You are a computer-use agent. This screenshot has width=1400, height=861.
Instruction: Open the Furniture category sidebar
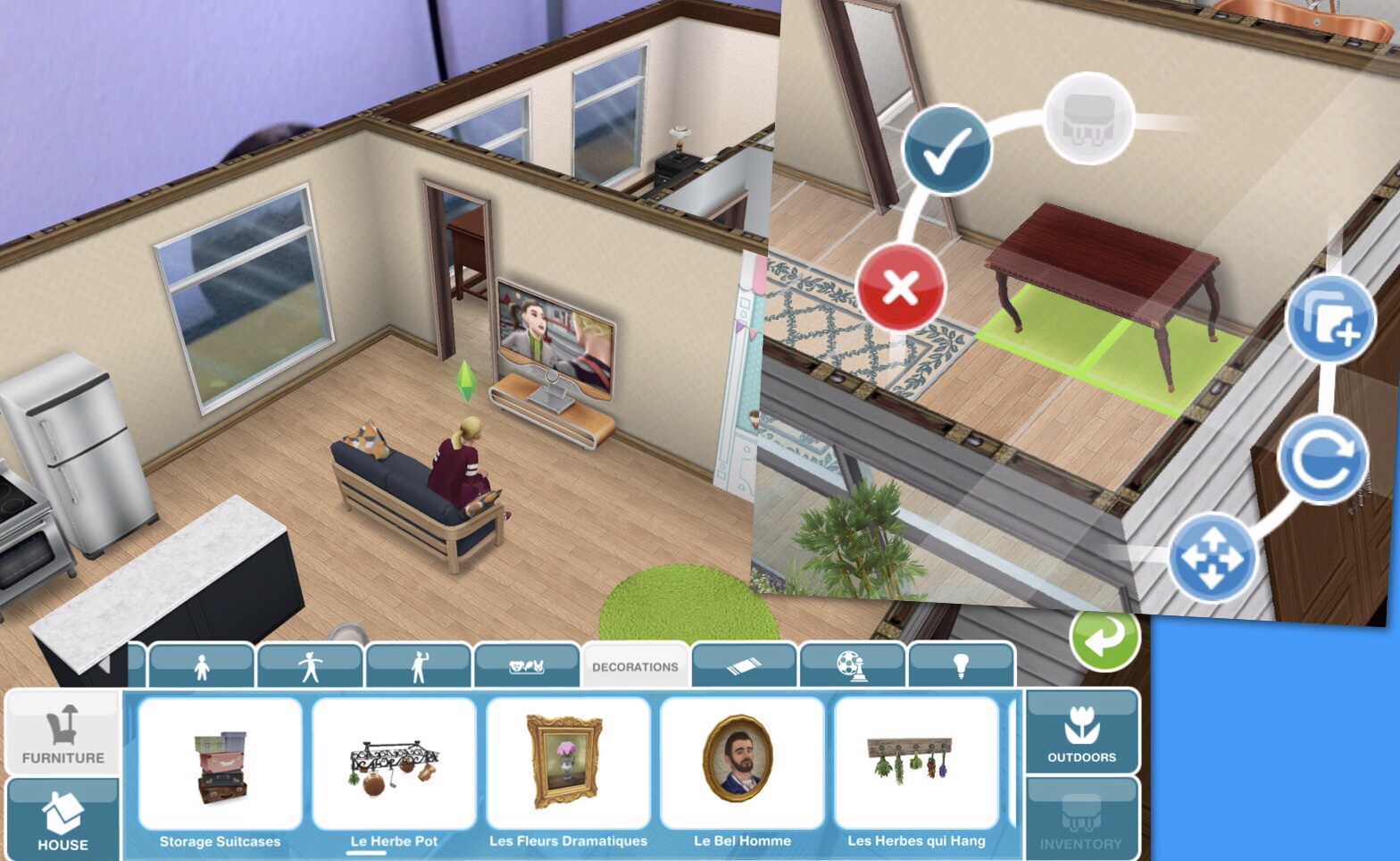click(63, 731)
